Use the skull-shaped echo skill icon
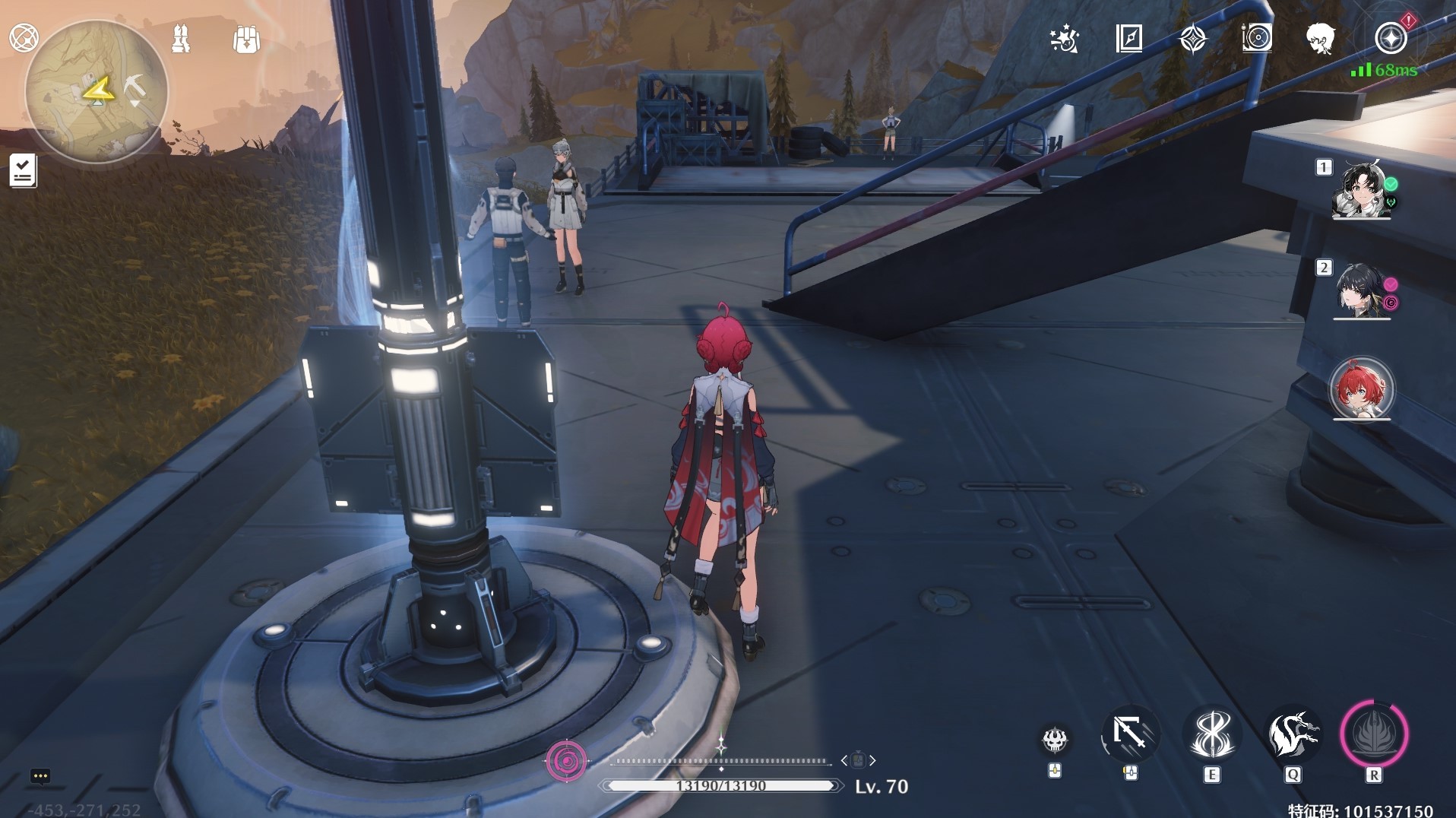 1054,739
